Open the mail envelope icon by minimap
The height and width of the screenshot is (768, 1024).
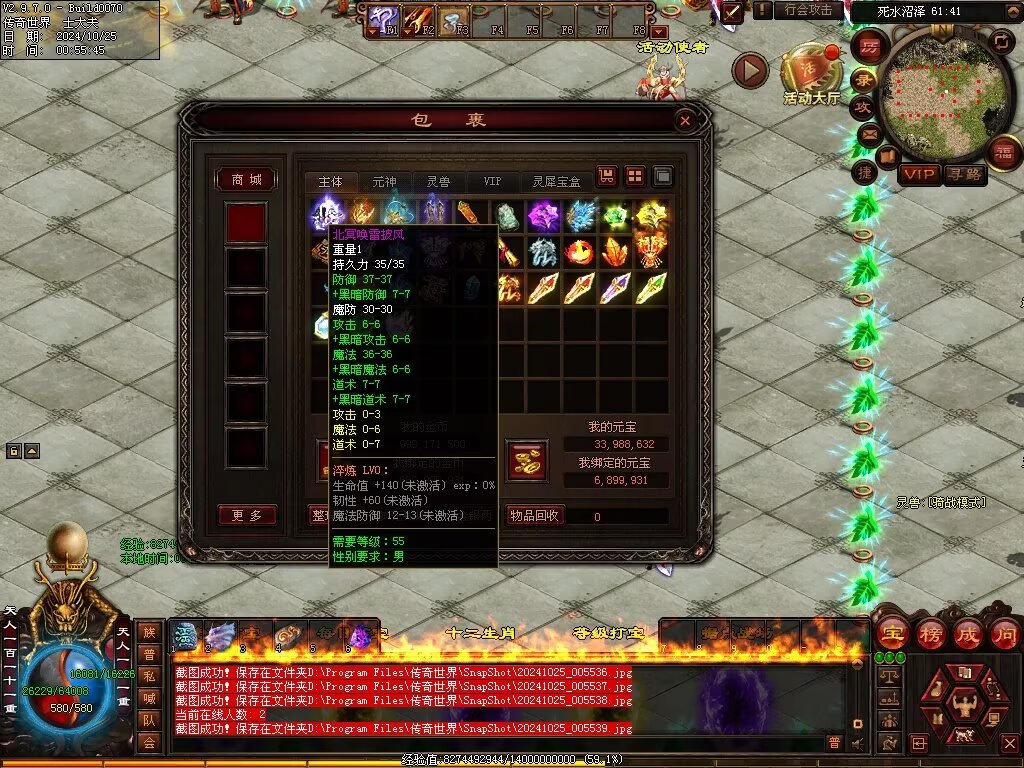pyautogui.click(x=868, y=133)
